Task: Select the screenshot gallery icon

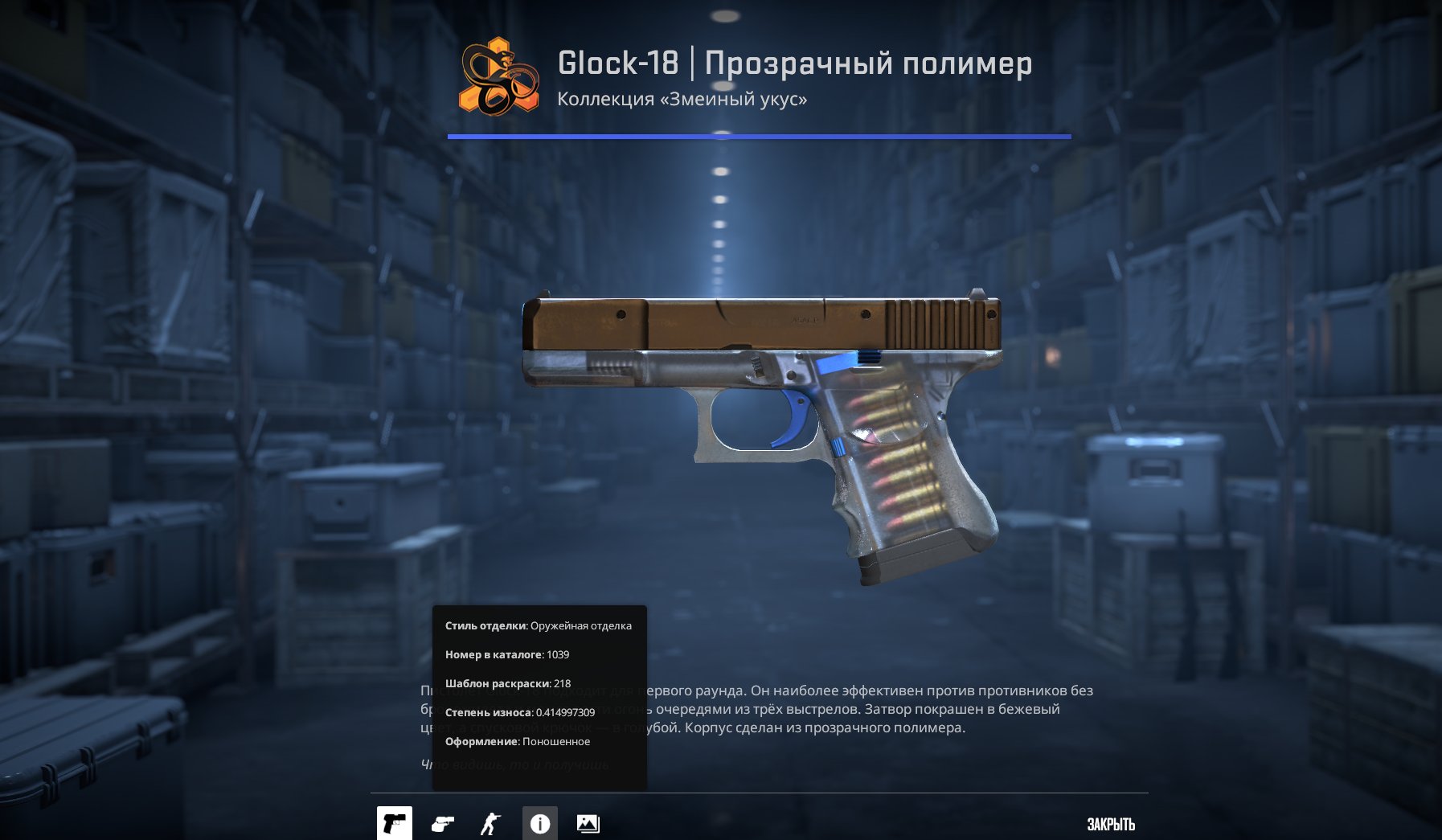Action: click(590, 822)
